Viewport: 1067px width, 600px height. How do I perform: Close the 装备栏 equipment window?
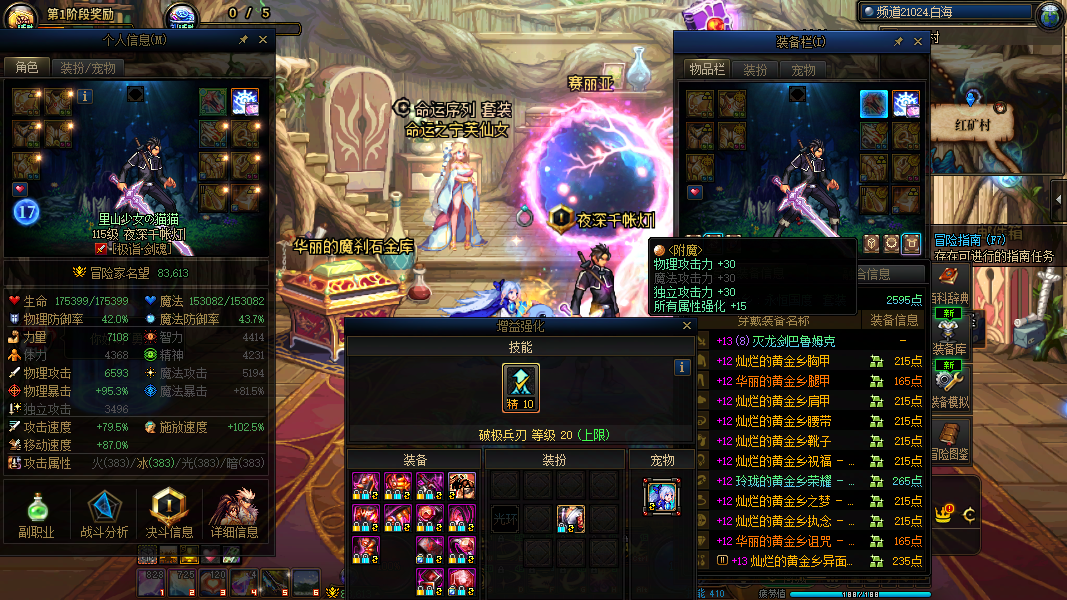pyautogui.click(x=917, y=42)
